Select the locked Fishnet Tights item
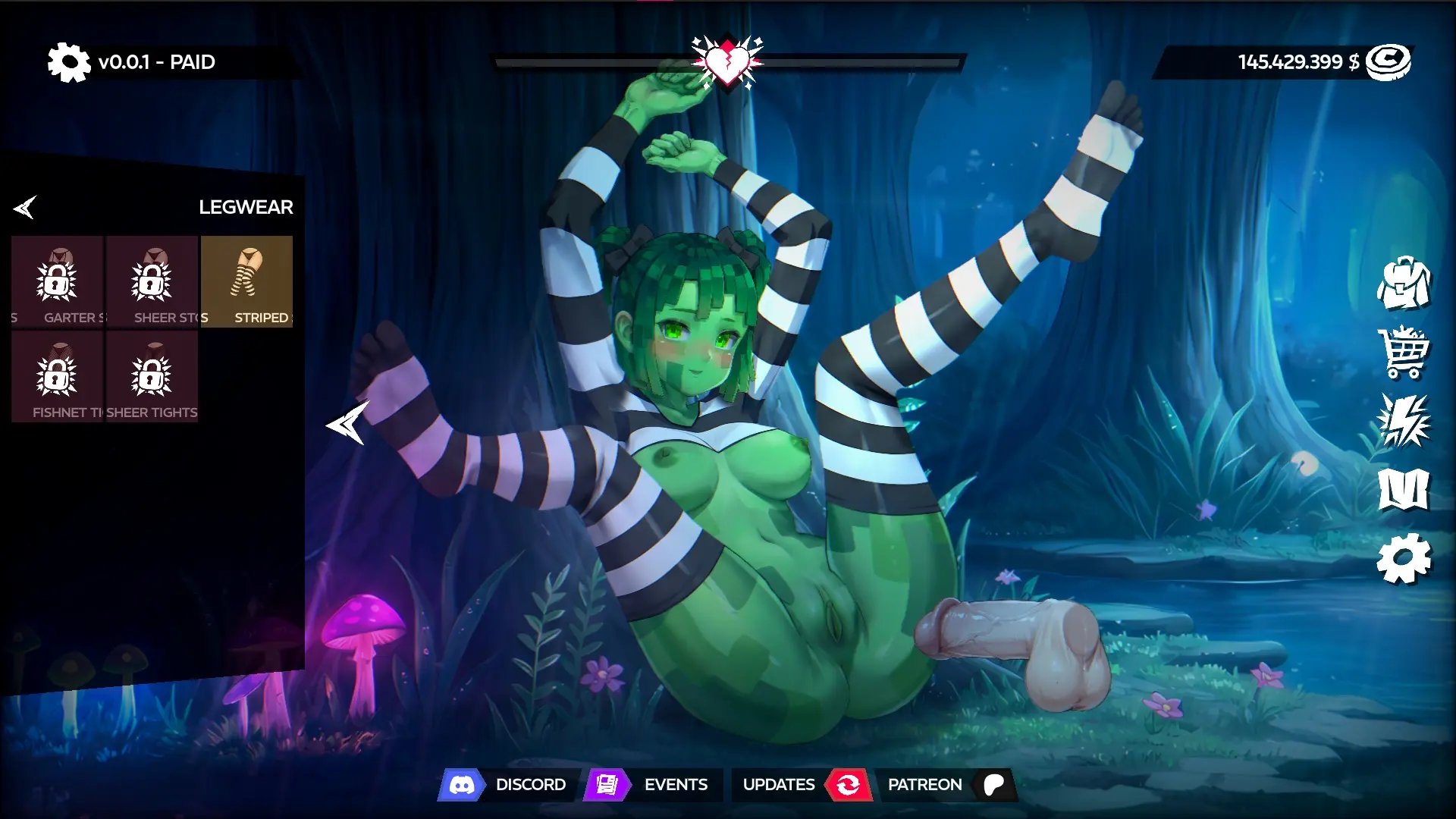This screenshot has width=1456, height=819. pos(58,376)
